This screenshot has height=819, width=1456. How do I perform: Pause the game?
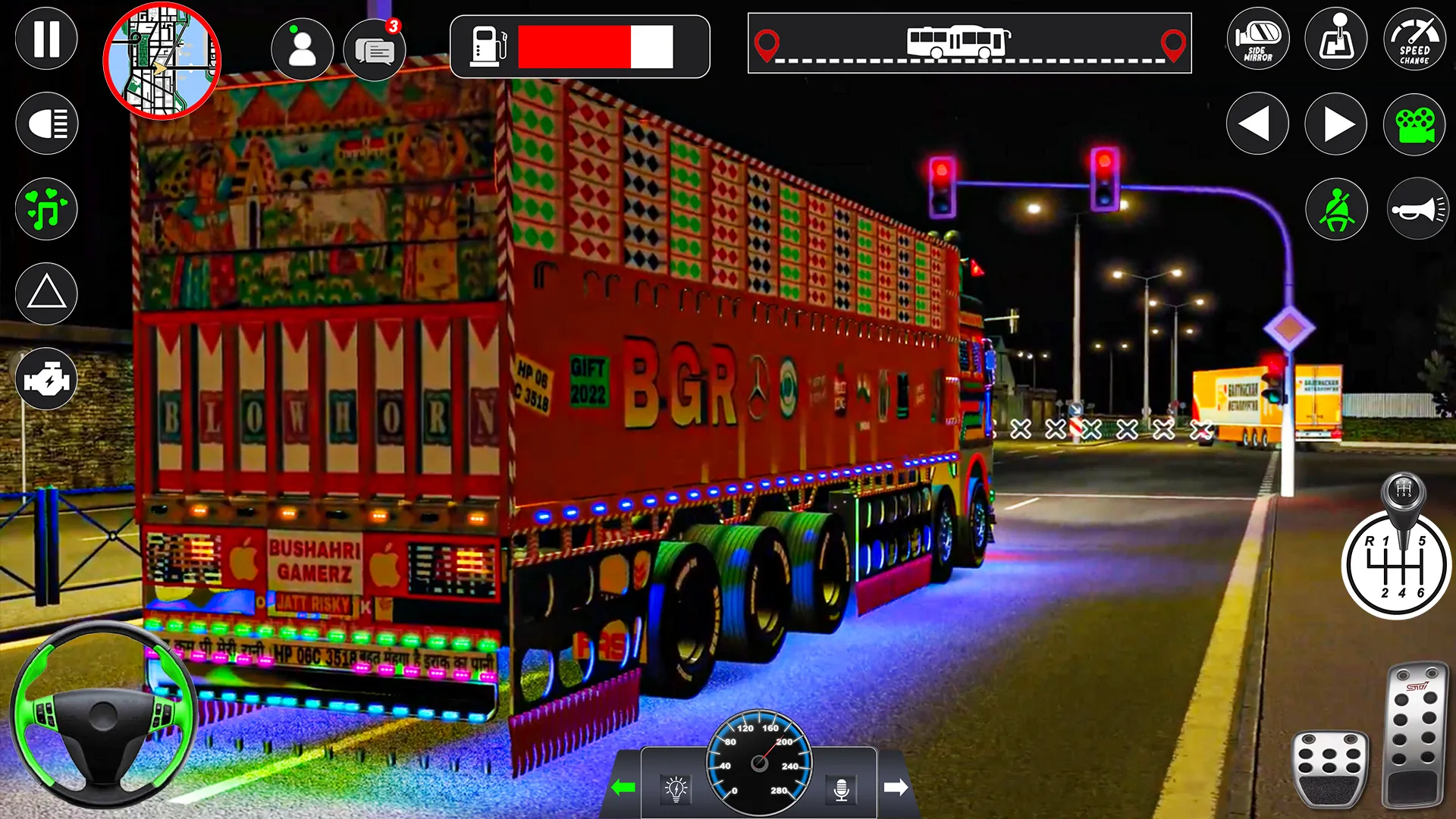[45, 39]
